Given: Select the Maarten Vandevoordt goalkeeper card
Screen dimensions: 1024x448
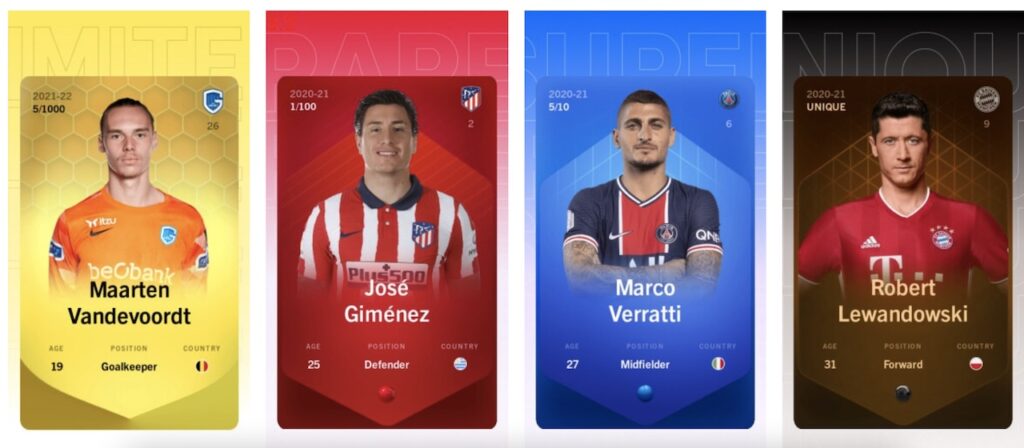Looking at the screenshot, I should pos(129,252).
